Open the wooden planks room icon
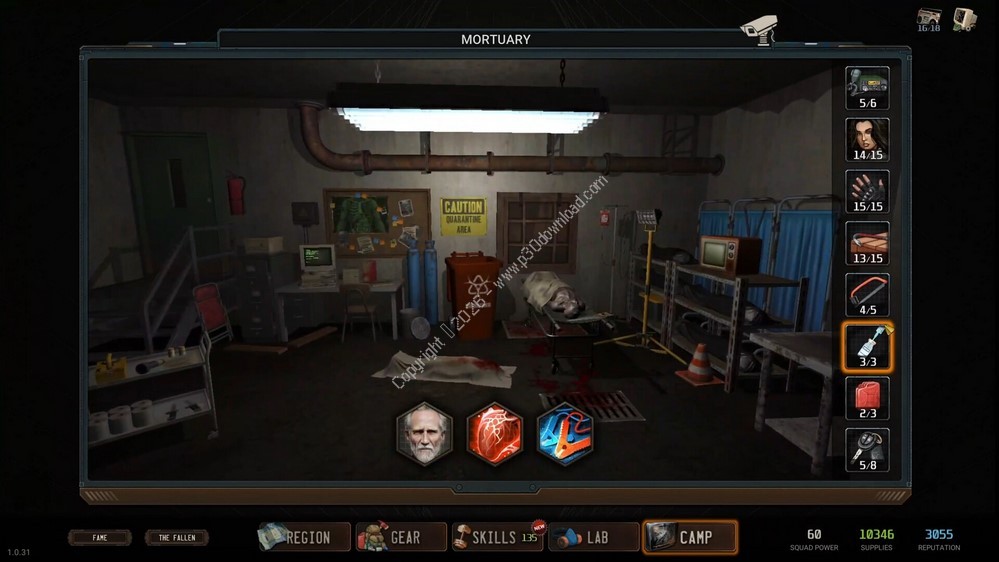Screen dimensions: 999x562 (867, 240)
